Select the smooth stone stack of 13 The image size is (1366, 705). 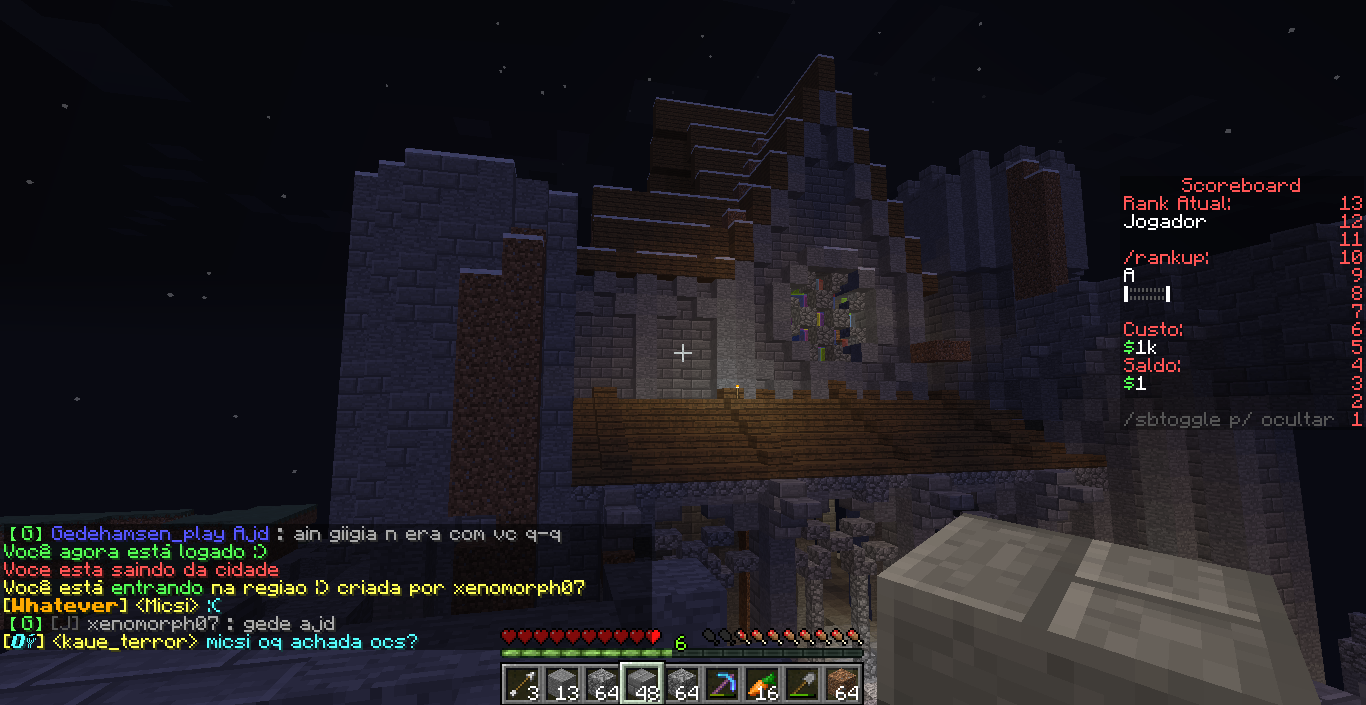pyautogui.click(x=561, y=683)
